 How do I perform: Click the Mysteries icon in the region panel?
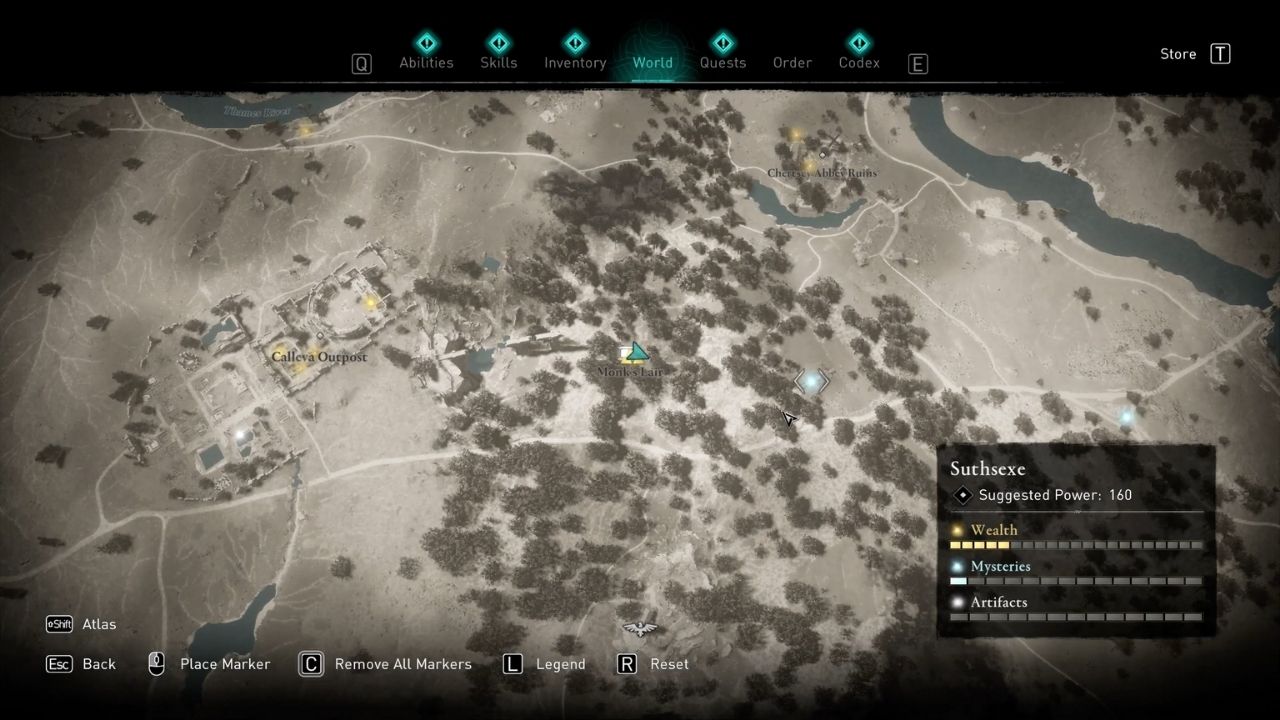point(958,566)
